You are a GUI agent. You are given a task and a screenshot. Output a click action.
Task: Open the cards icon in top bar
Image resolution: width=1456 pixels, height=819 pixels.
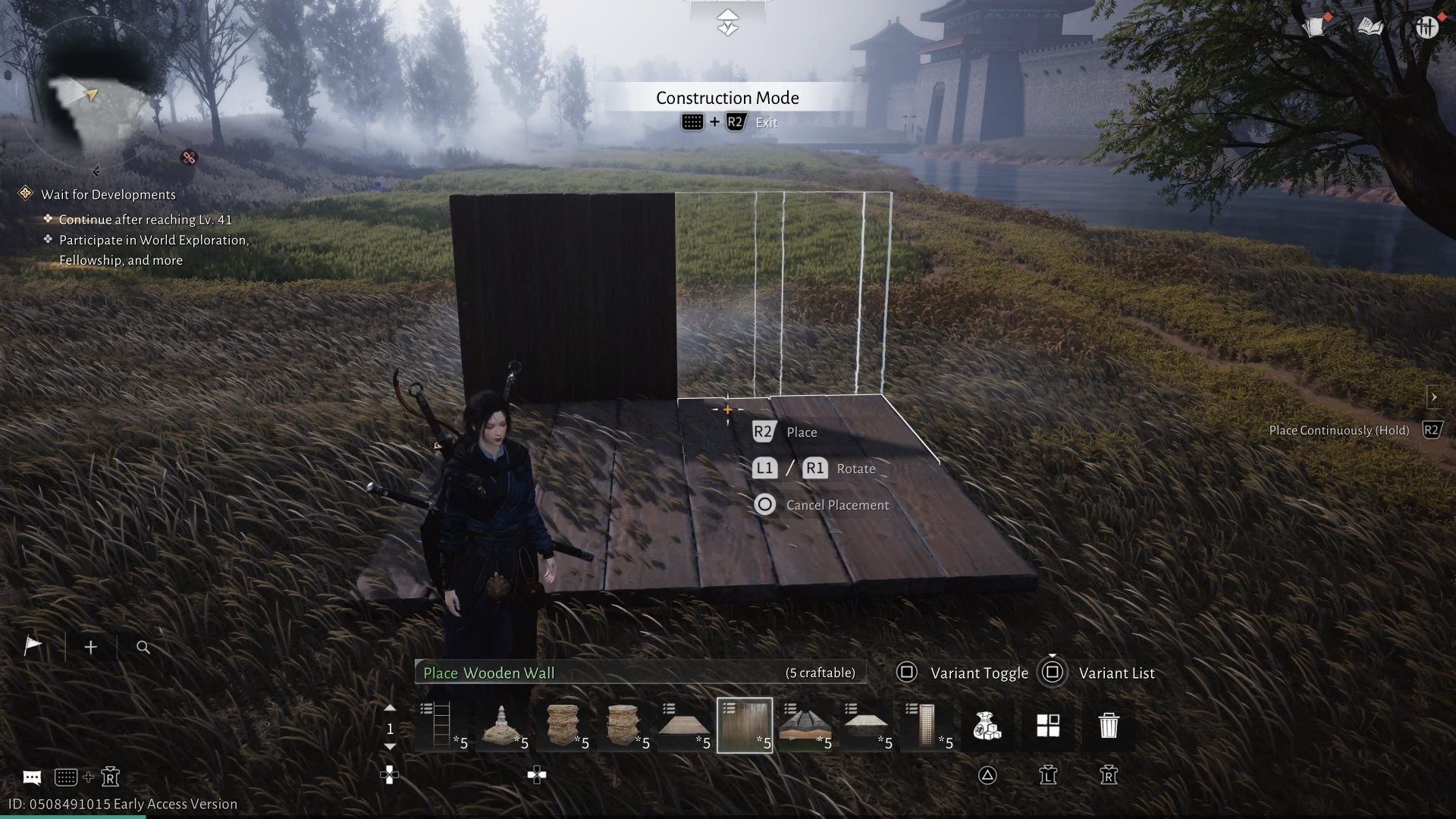pos(1316,27)
